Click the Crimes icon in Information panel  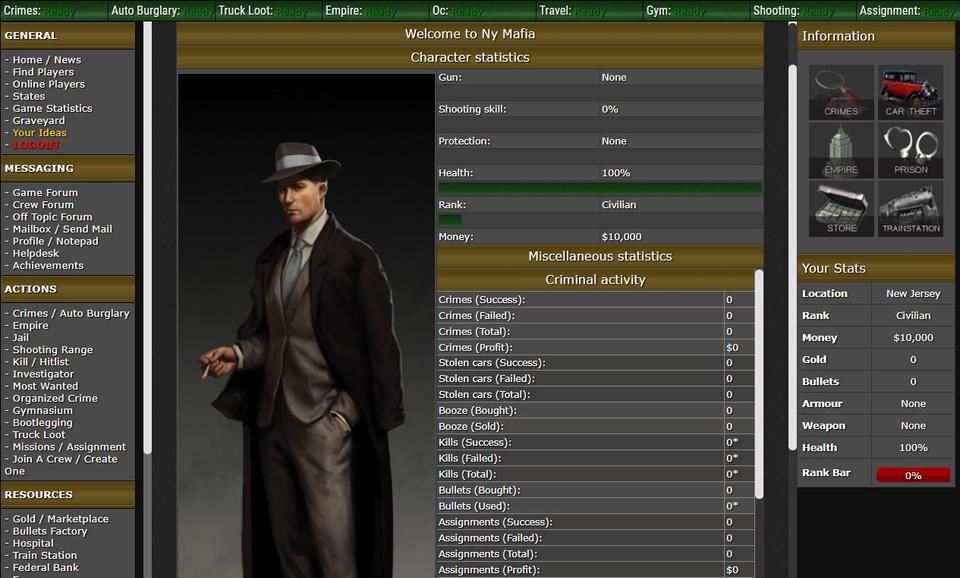coord(841,92)
